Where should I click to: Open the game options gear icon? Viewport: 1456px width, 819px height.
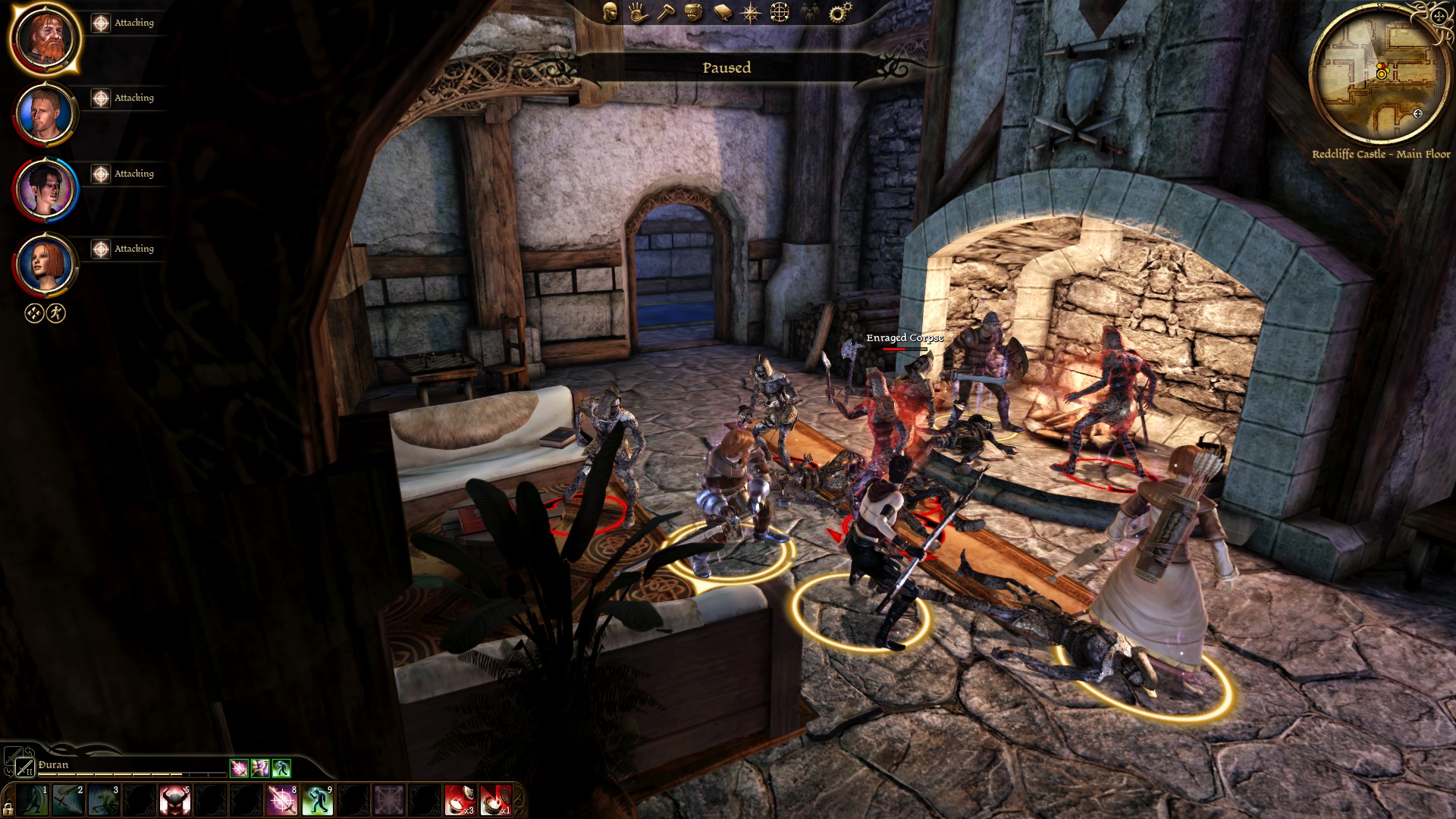839,12
